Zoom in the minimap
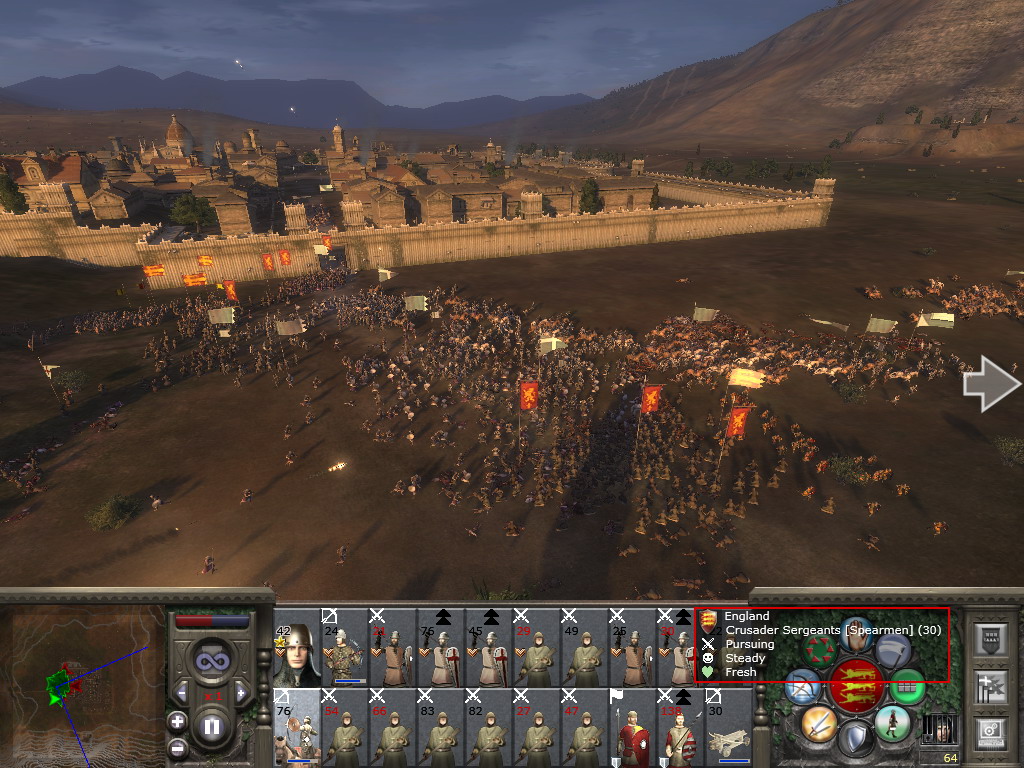Screen dimensions: 1024x768 177,720
